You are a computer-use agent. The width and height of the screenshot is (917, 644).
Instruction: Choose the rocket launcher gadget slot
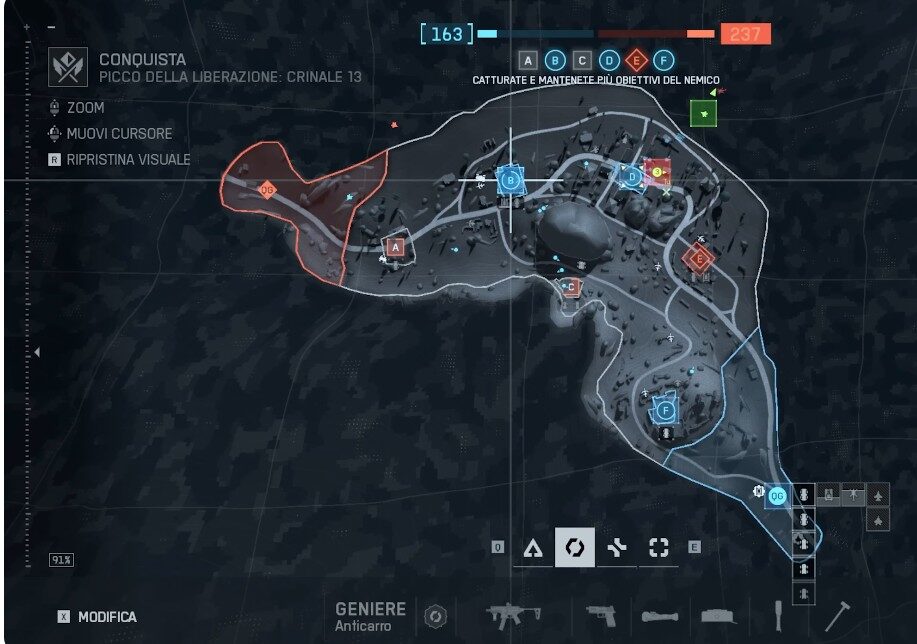[660, 616]
